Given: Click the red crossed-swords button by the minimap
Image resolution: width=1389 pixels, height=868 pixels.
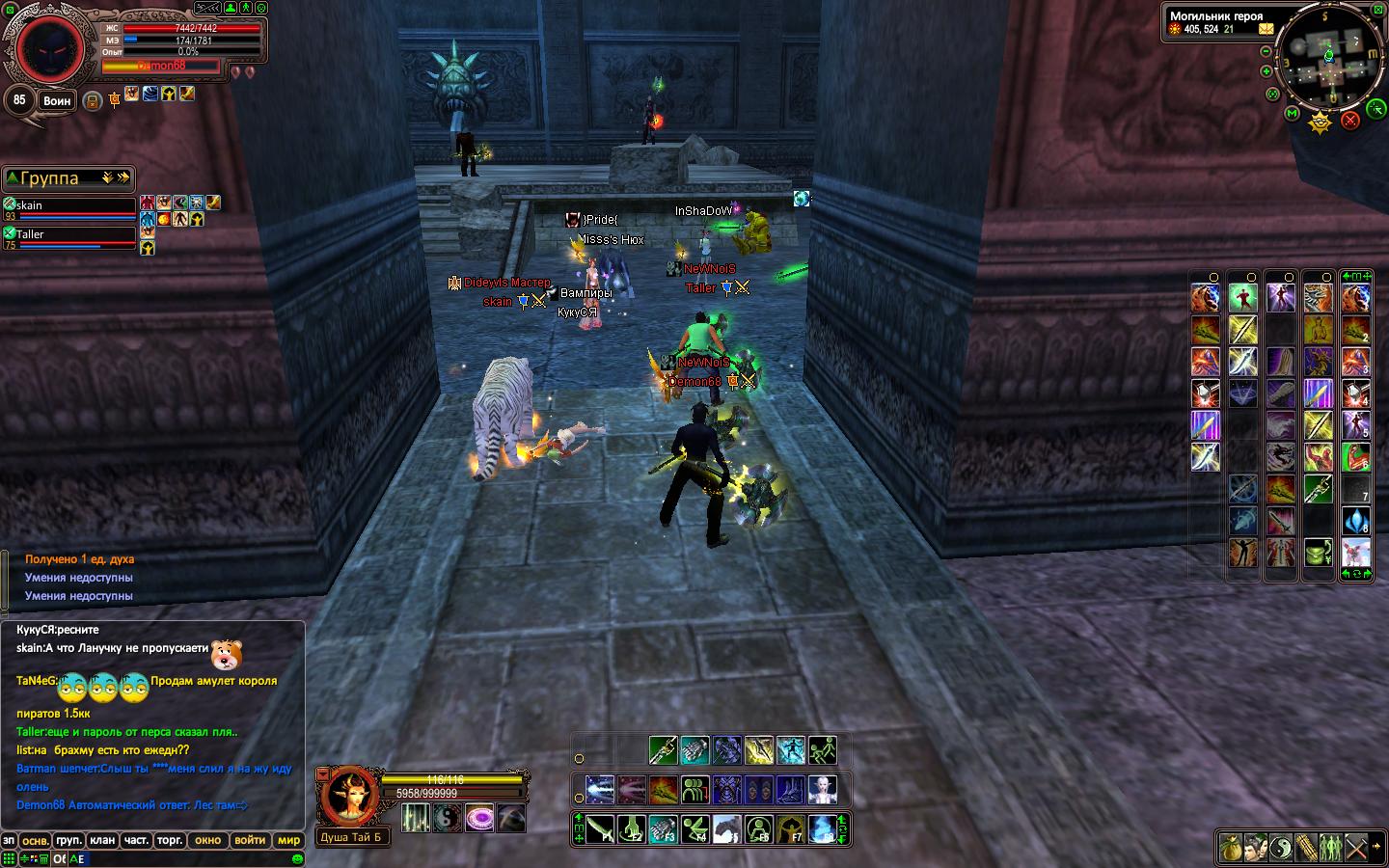Looking at the screenshot, I should [x=1350, y=120].
